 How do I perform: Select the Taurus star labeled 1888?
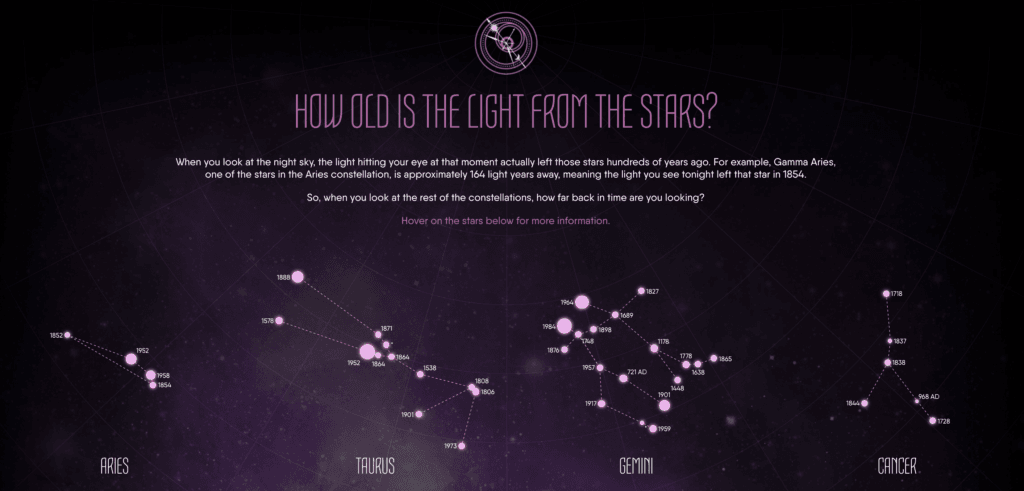coord(297,277)
